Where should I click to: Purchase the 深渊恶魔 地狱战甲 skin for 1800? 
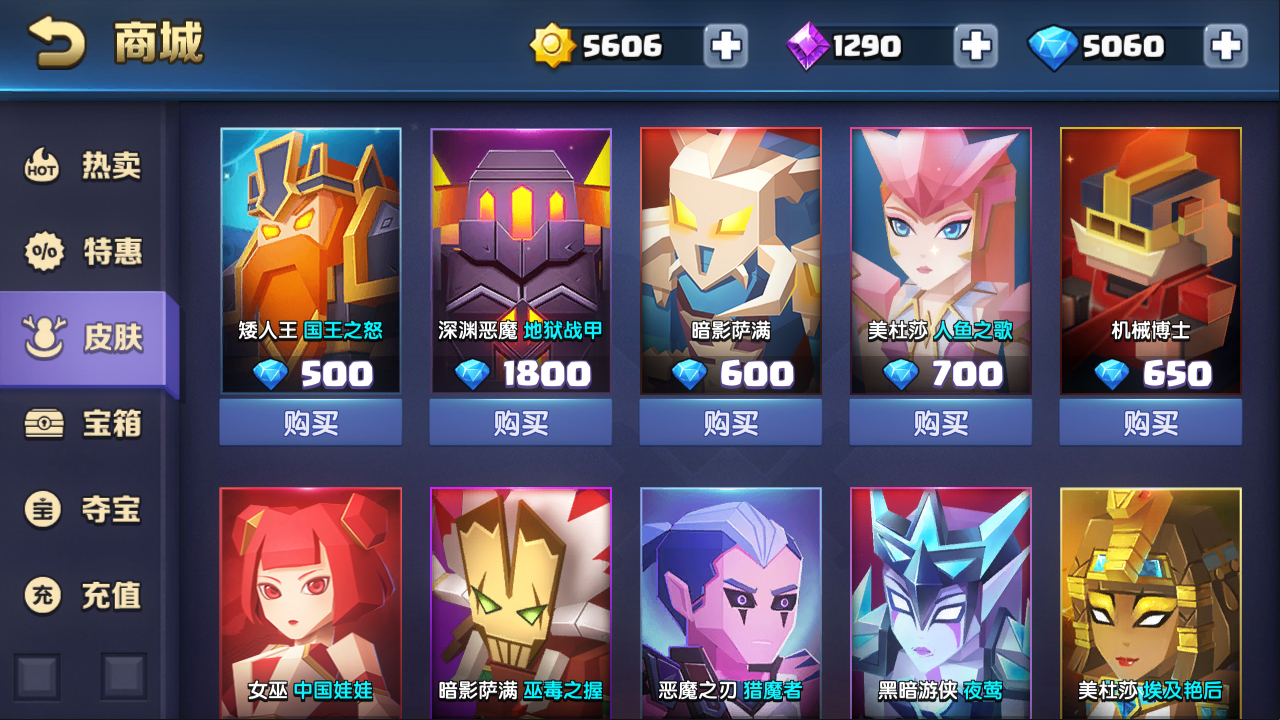[x=521, y=423]
